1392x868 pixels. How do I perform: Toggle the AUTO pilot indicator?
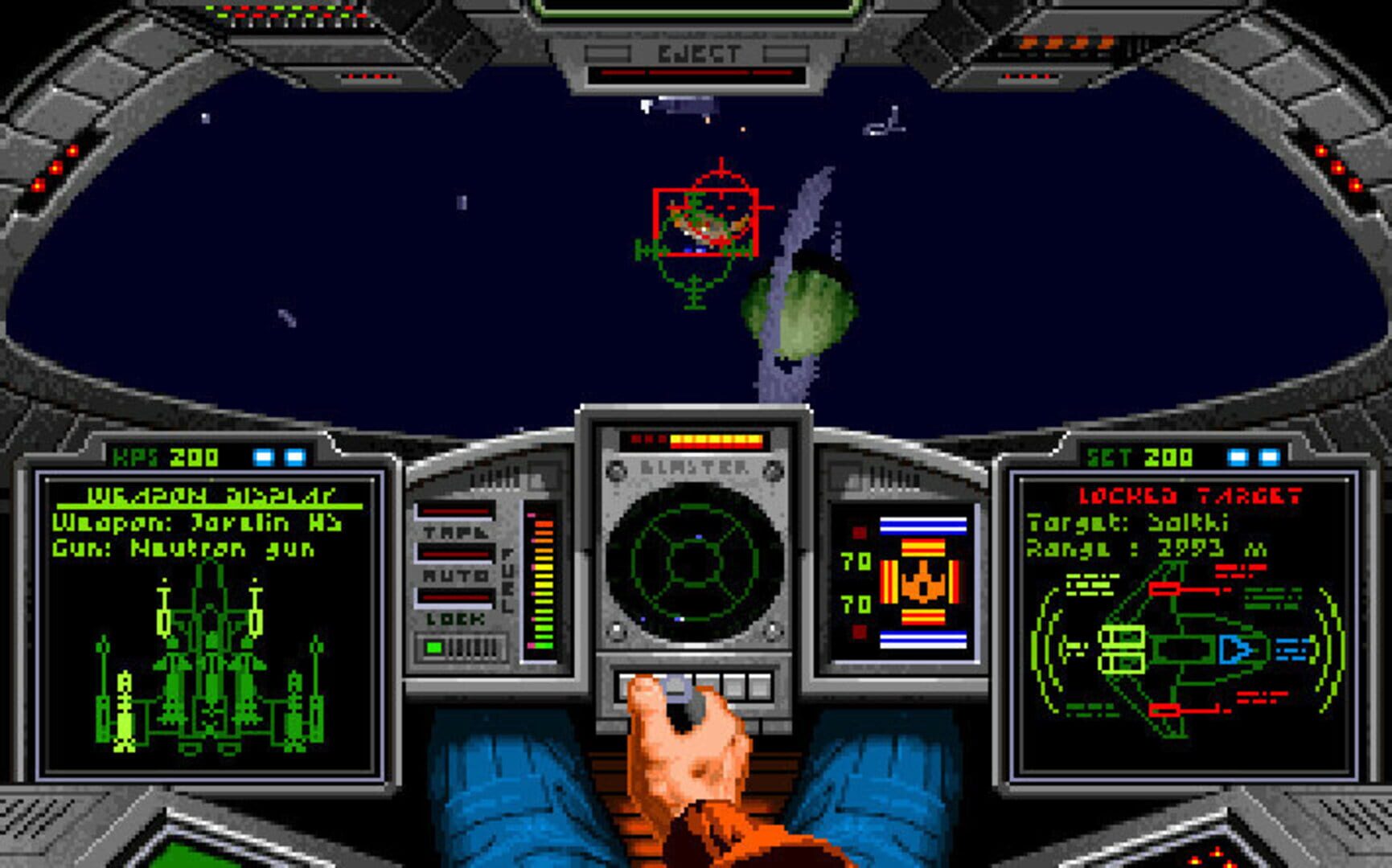456,575
